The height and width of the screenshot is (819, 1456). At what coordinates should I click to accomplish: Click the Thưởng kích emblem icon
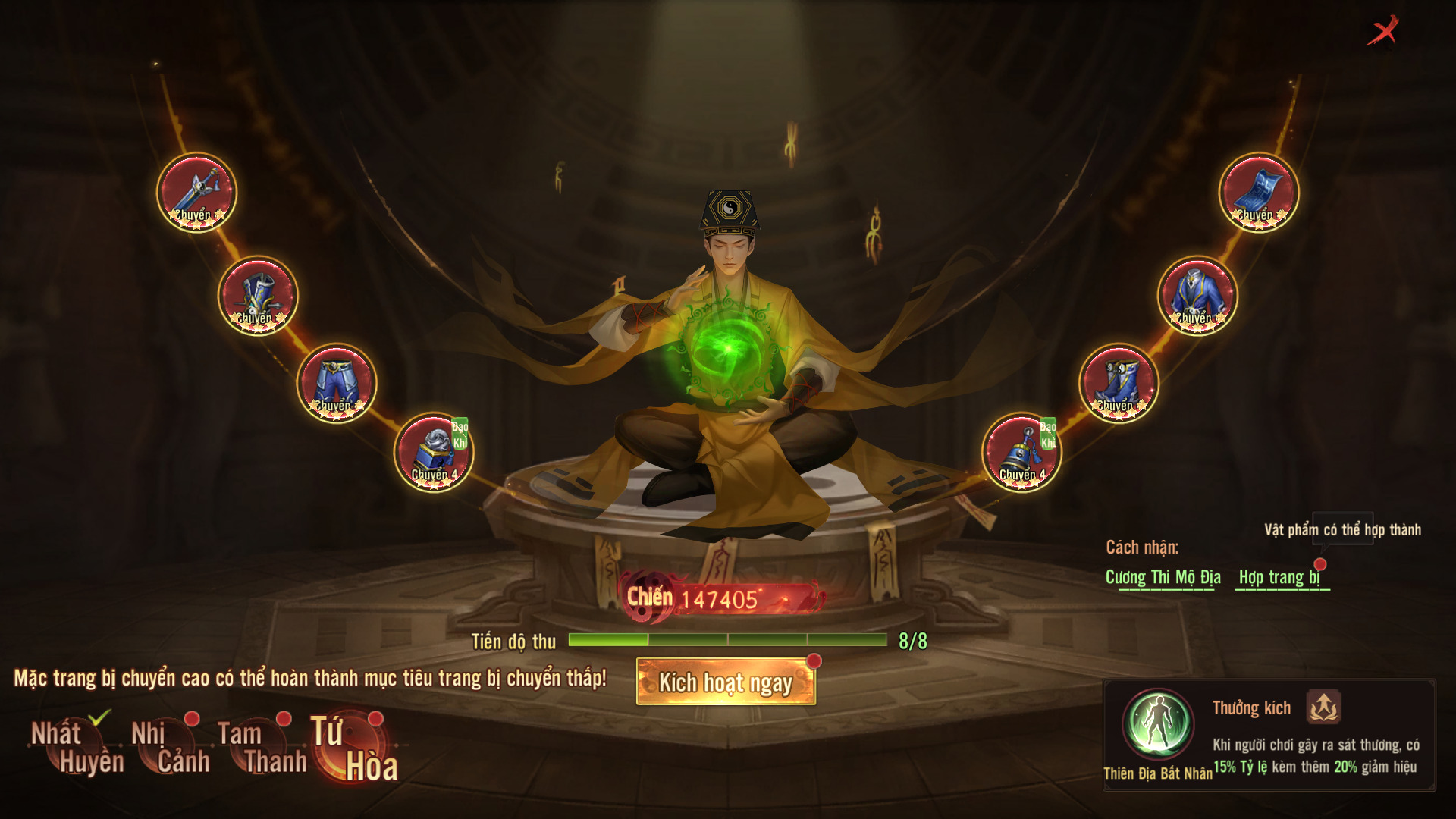point(1323,708)
